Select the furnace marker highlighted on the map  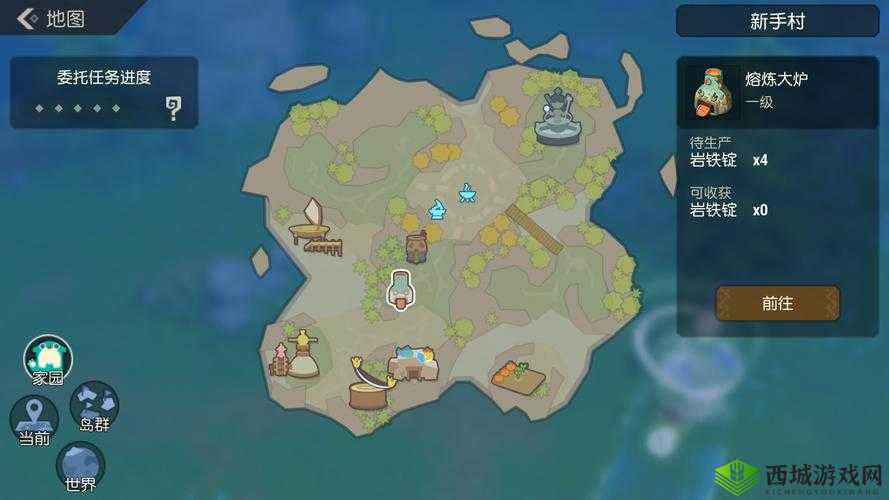coord(400,290)
